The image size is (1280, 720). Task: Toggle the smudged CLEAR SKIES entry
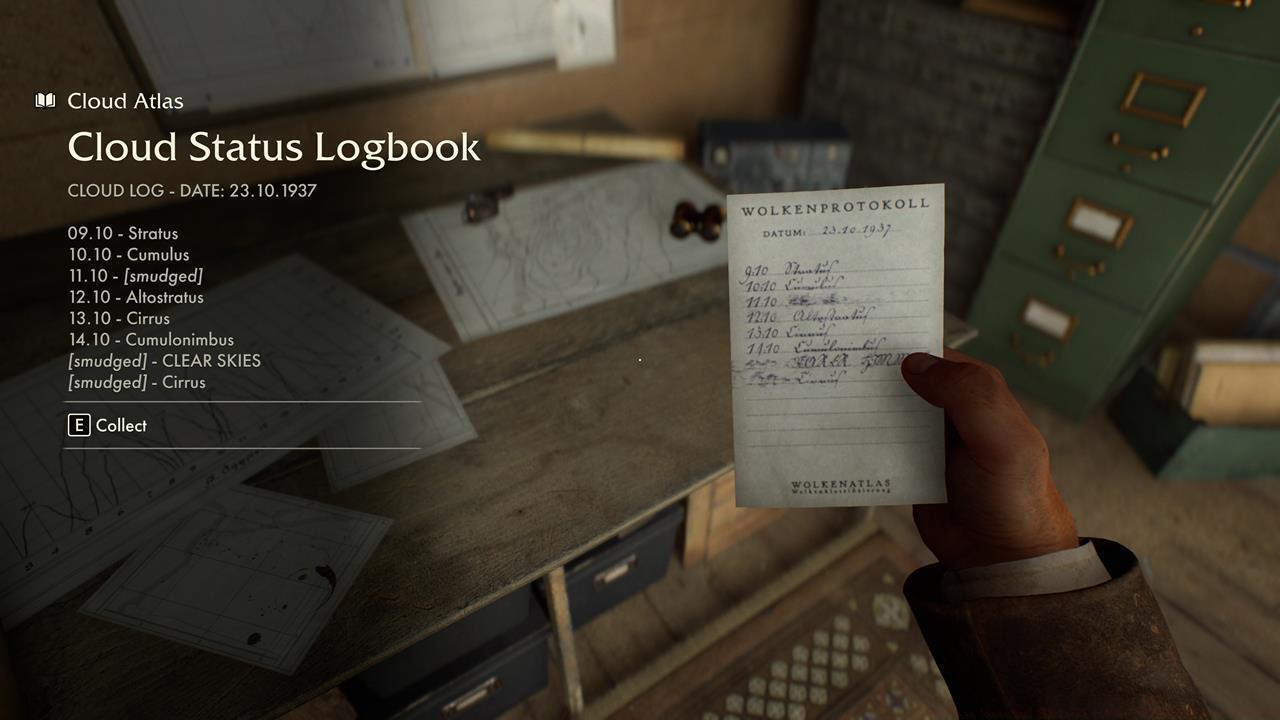tap(164, 361)
